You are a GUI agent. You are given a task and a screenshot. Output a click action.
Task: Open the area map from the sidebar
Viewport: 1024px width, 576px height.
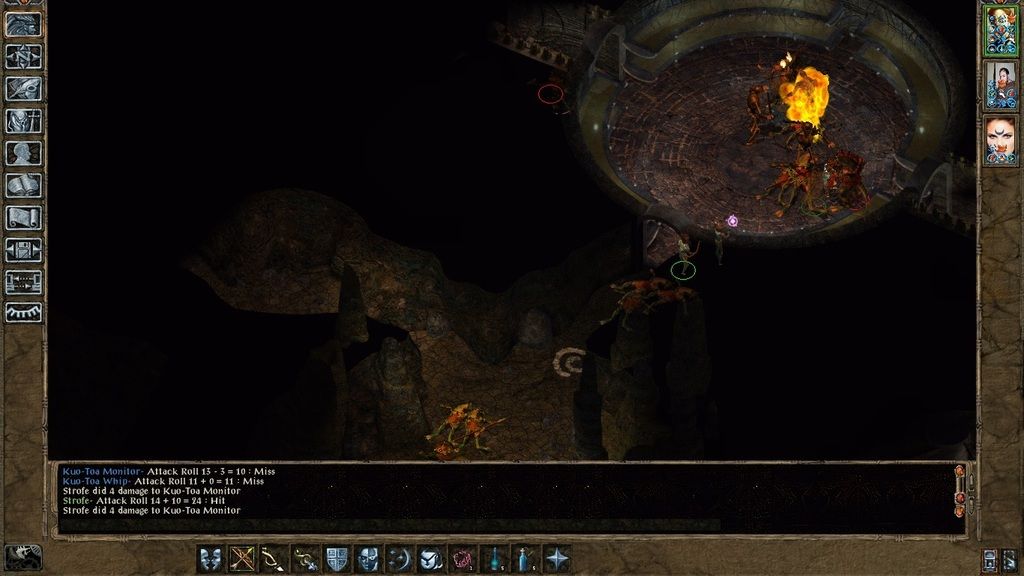point(23,57)
